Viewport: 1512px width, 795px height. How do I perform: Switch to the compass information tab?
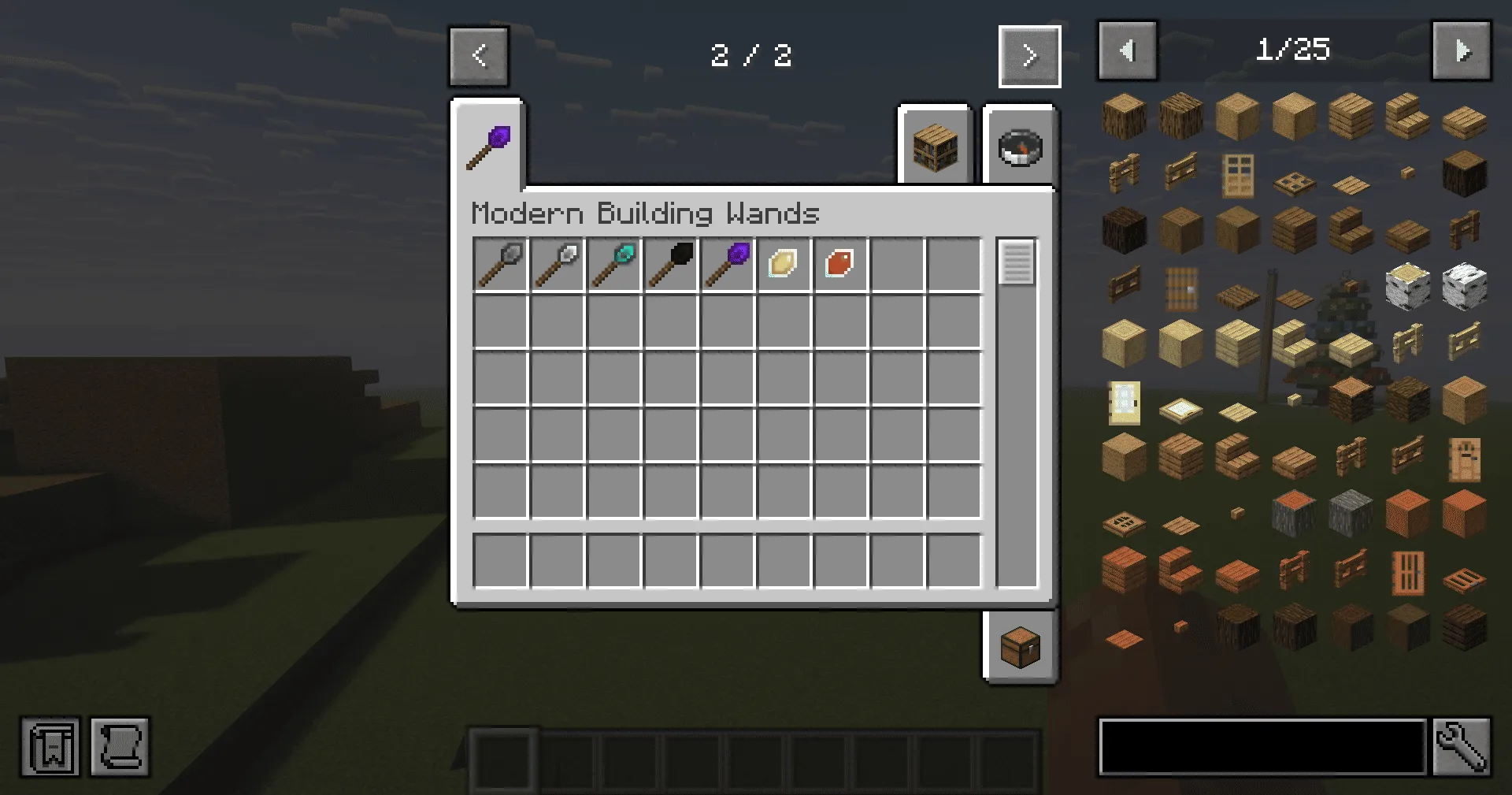[x=1020, y=147]
